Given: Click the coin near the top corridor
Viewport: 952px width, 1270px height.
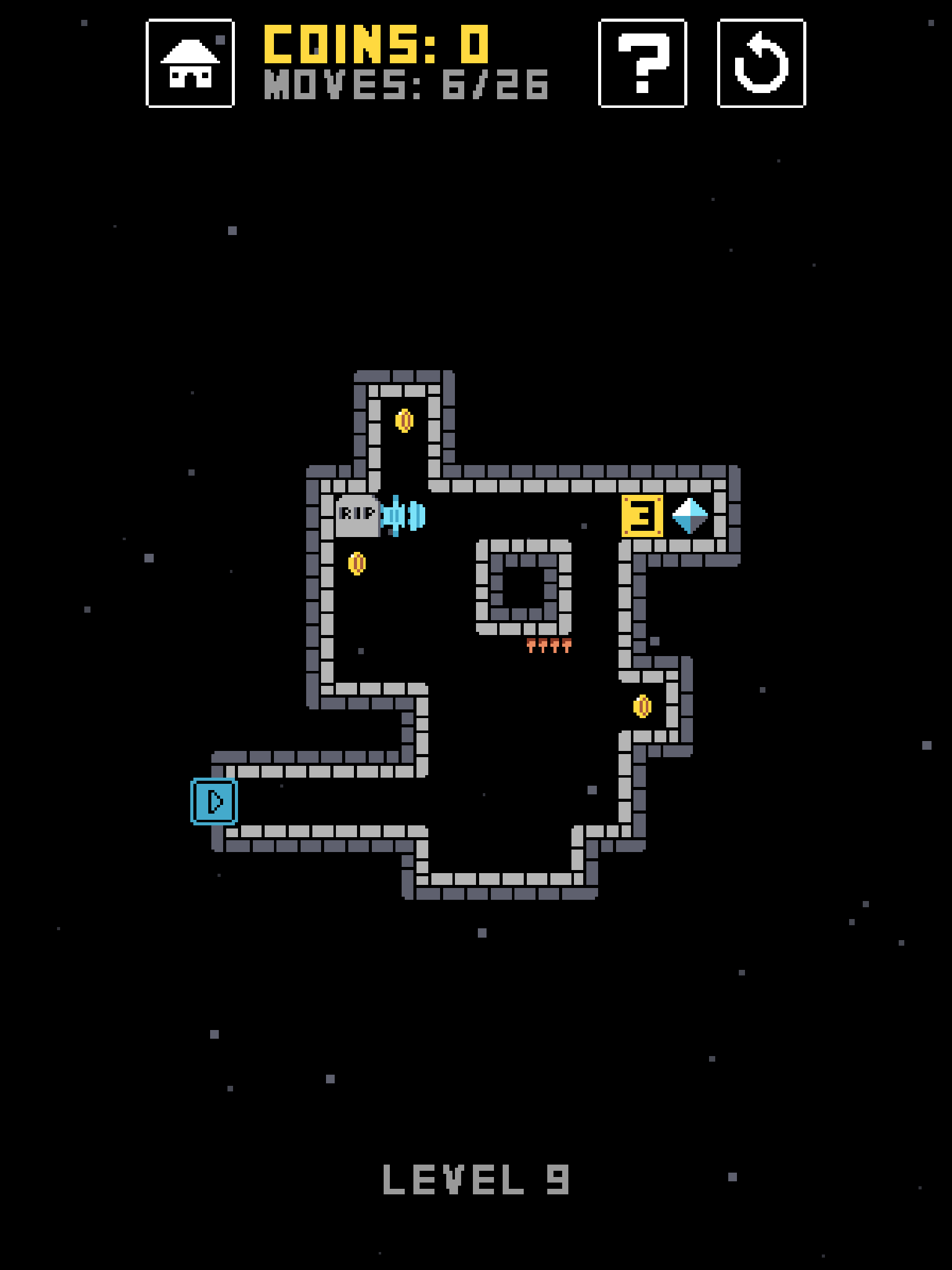Looking at the screenshot, I should pyautogui.click(x=405, y=421).
